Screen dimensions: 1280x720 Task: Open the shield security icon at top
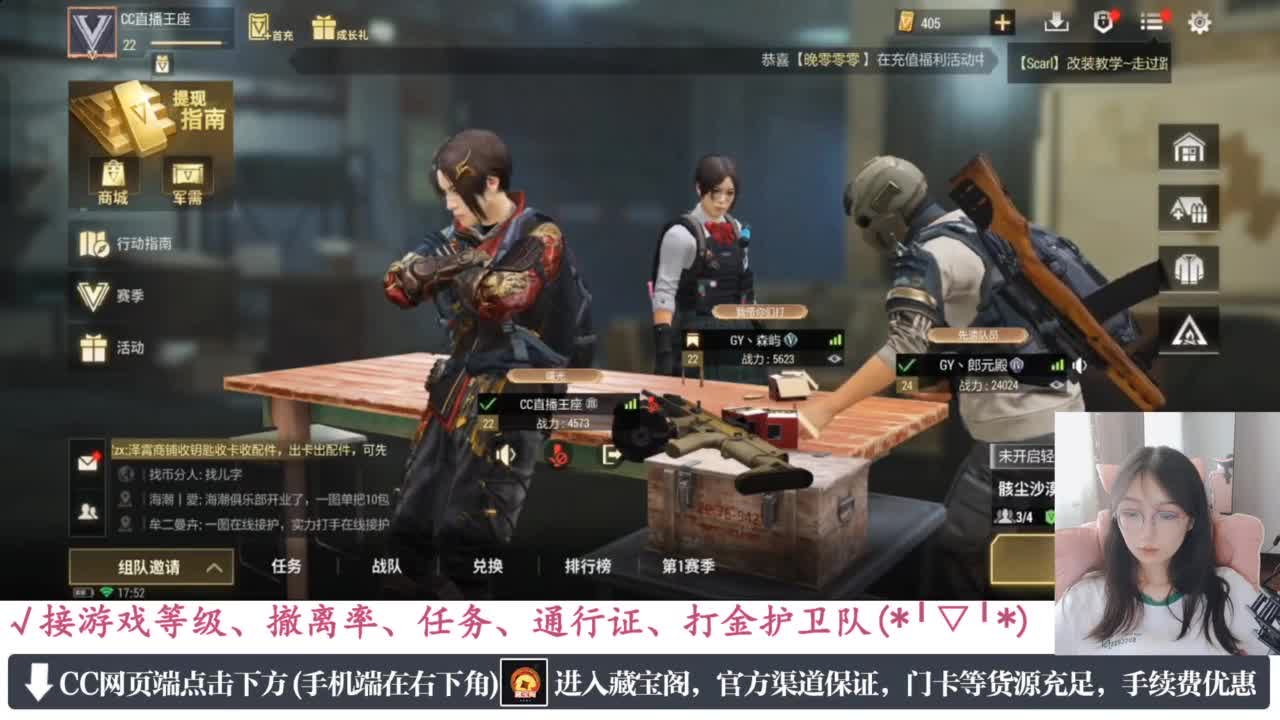[1101, 21]
